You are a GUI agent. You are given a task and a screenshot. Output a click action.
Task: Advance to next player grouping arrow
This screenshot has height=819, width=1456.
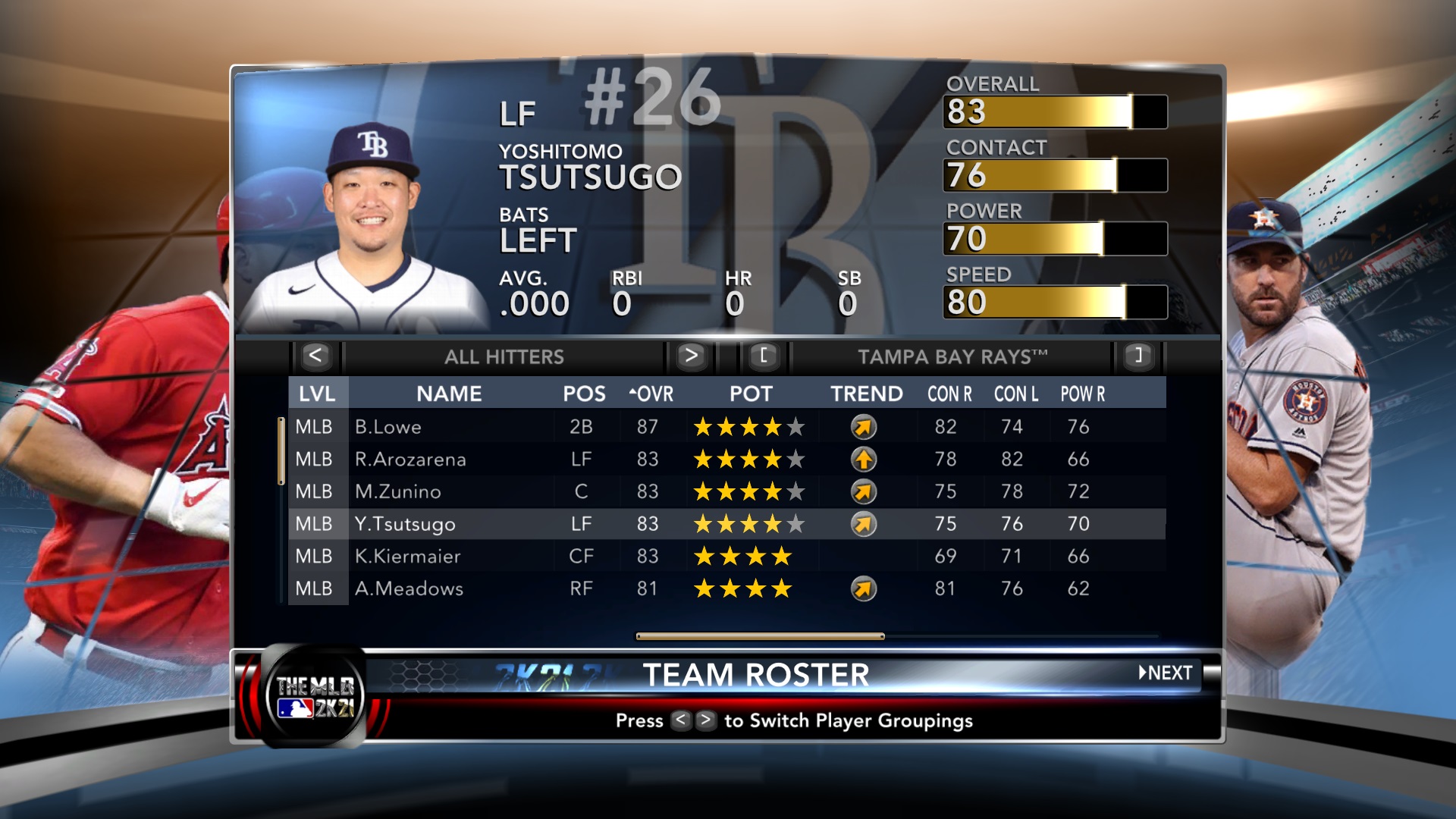click(690, 356)
